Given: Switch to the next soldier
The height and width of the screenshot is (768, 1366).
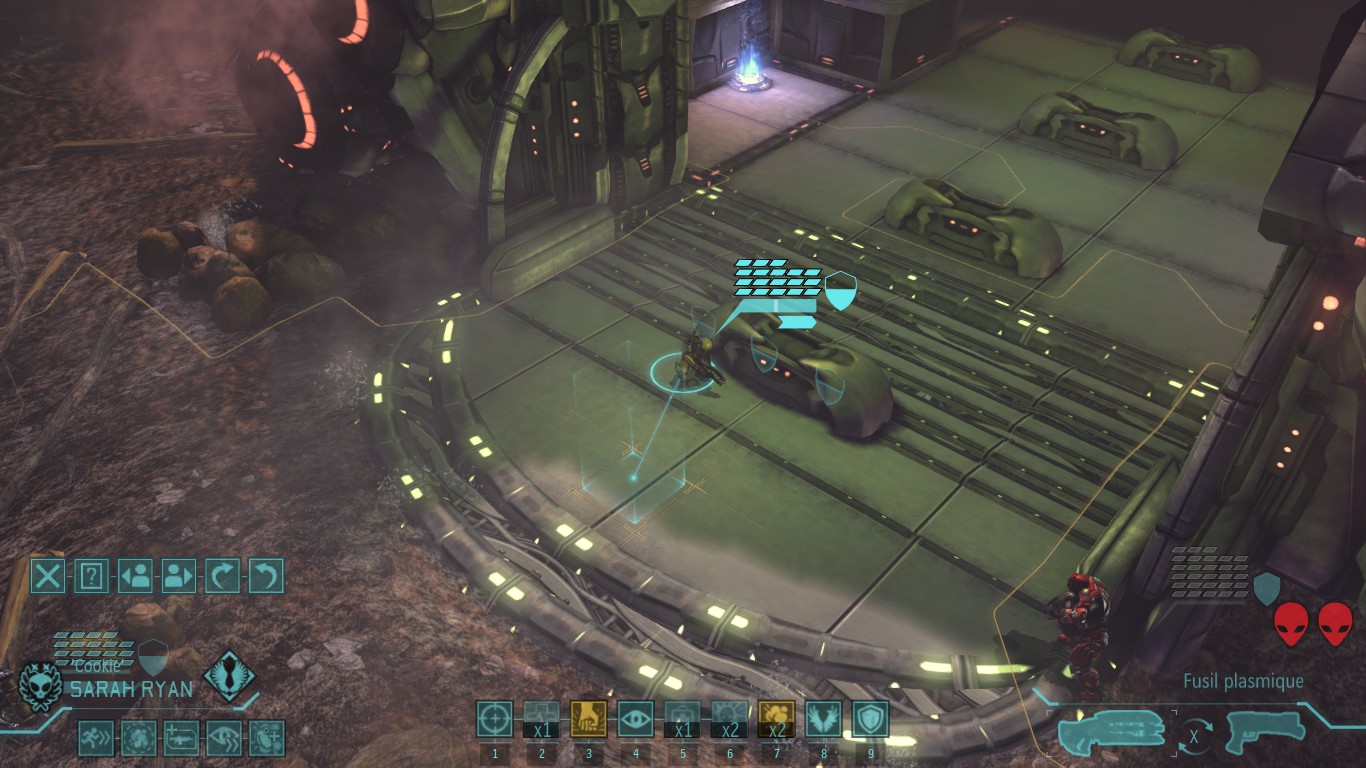Looking at the screenshot, I should pyautogui.click(x=178, y=576).
